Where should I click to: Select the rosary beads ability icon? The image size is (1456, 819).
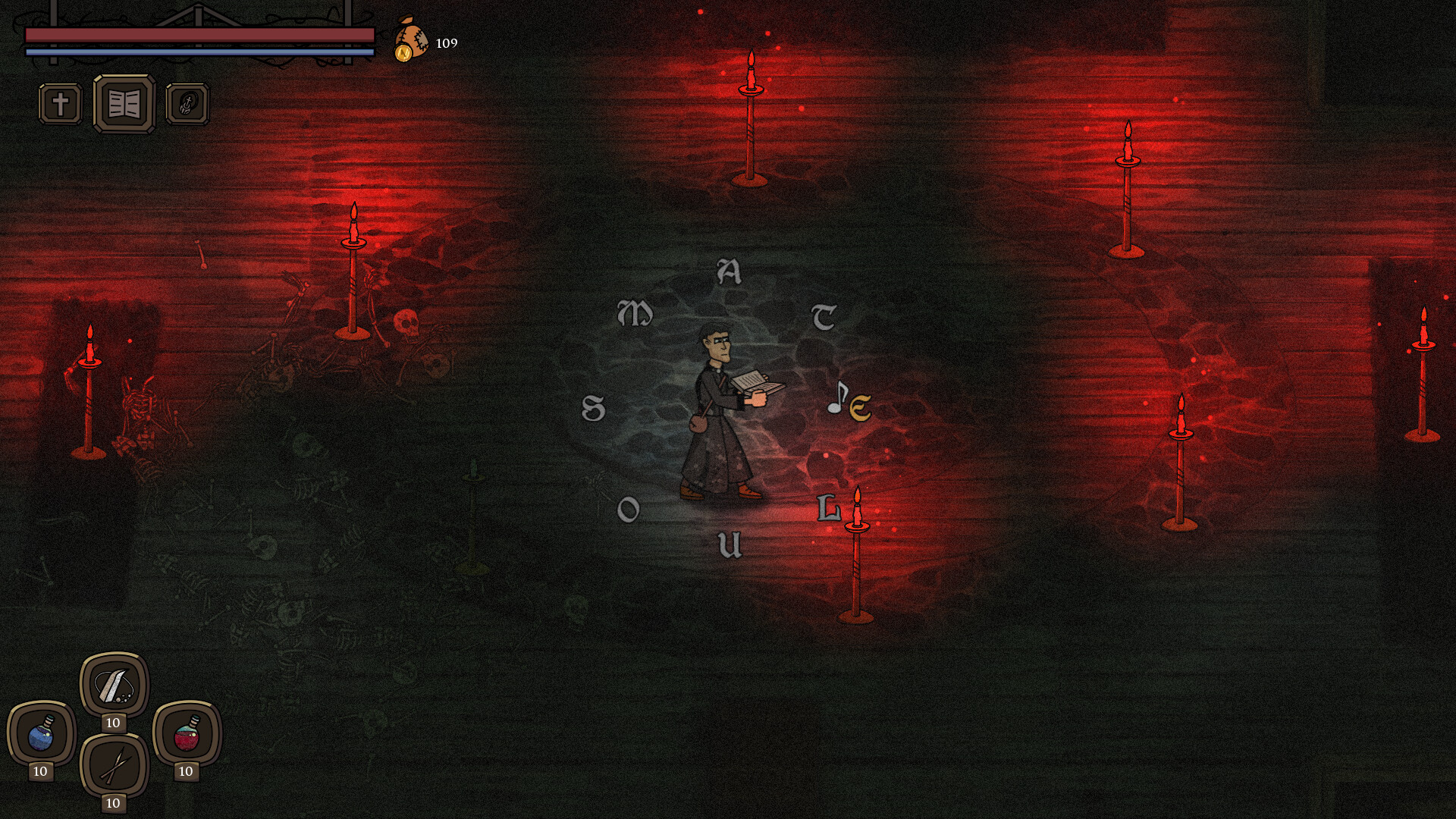pyautogui.click(x=188, y=104)
